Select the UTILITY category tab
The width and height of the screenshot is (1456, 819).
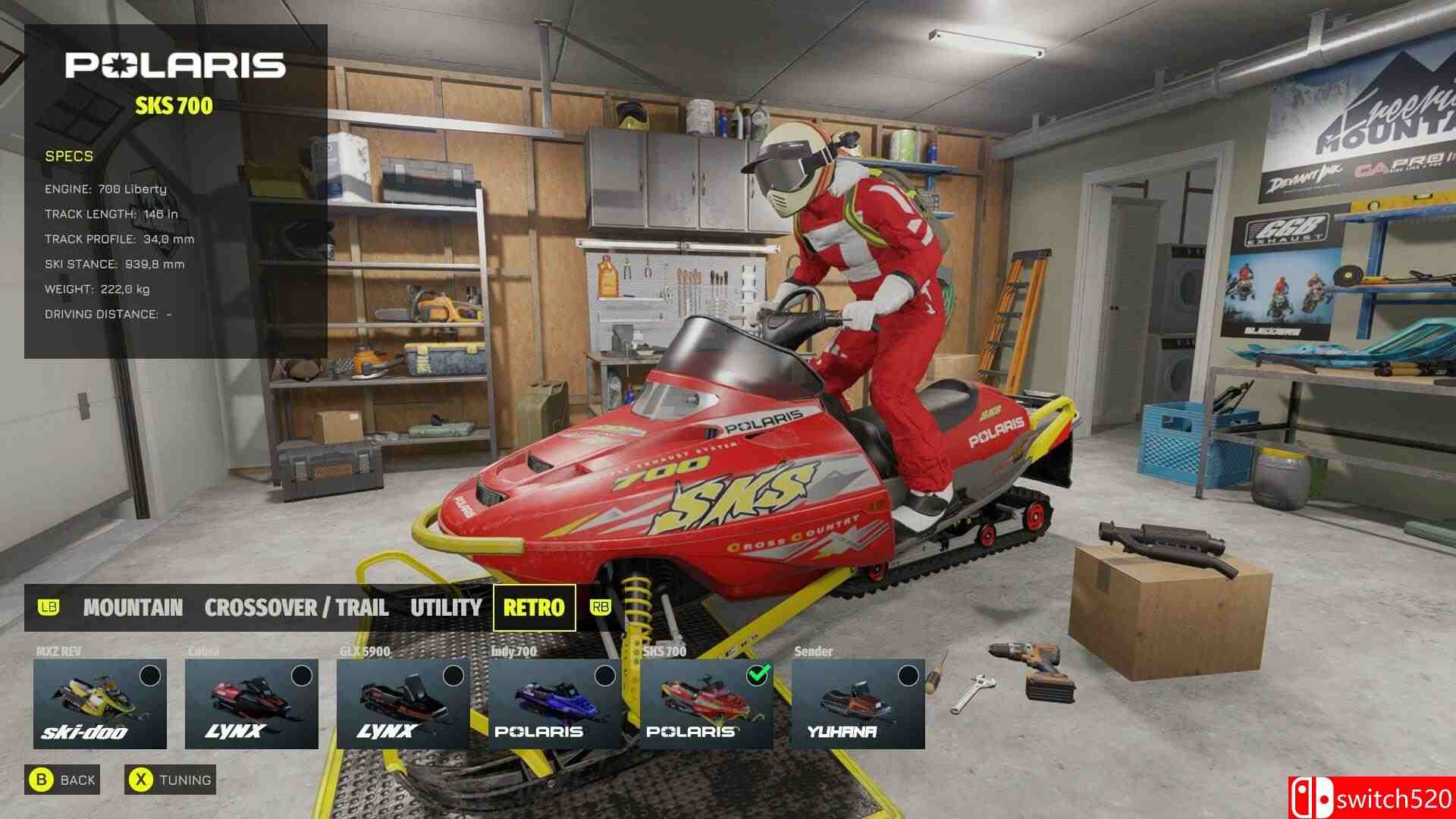click(x=445, y=607)
